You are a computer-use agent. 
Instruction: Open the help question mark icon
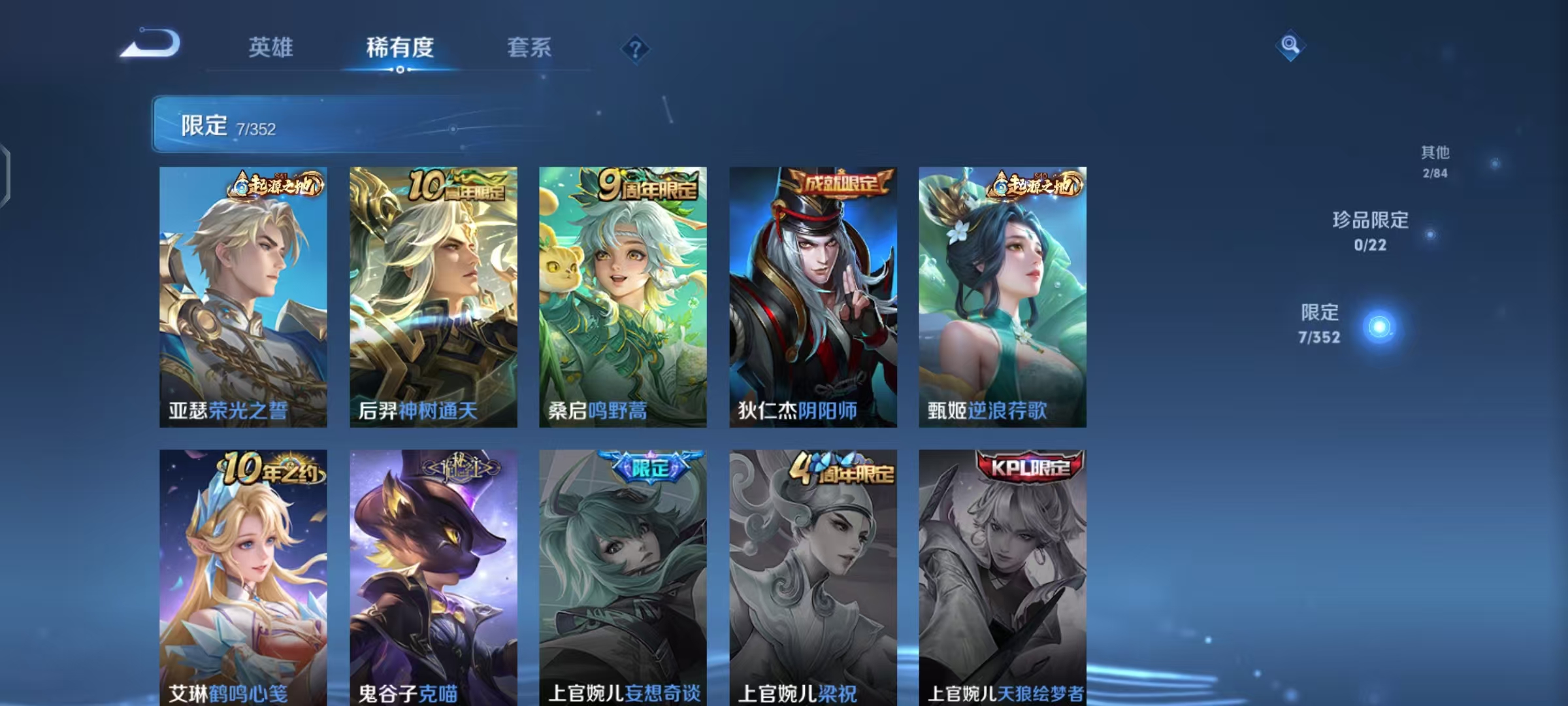coord(634,49)
